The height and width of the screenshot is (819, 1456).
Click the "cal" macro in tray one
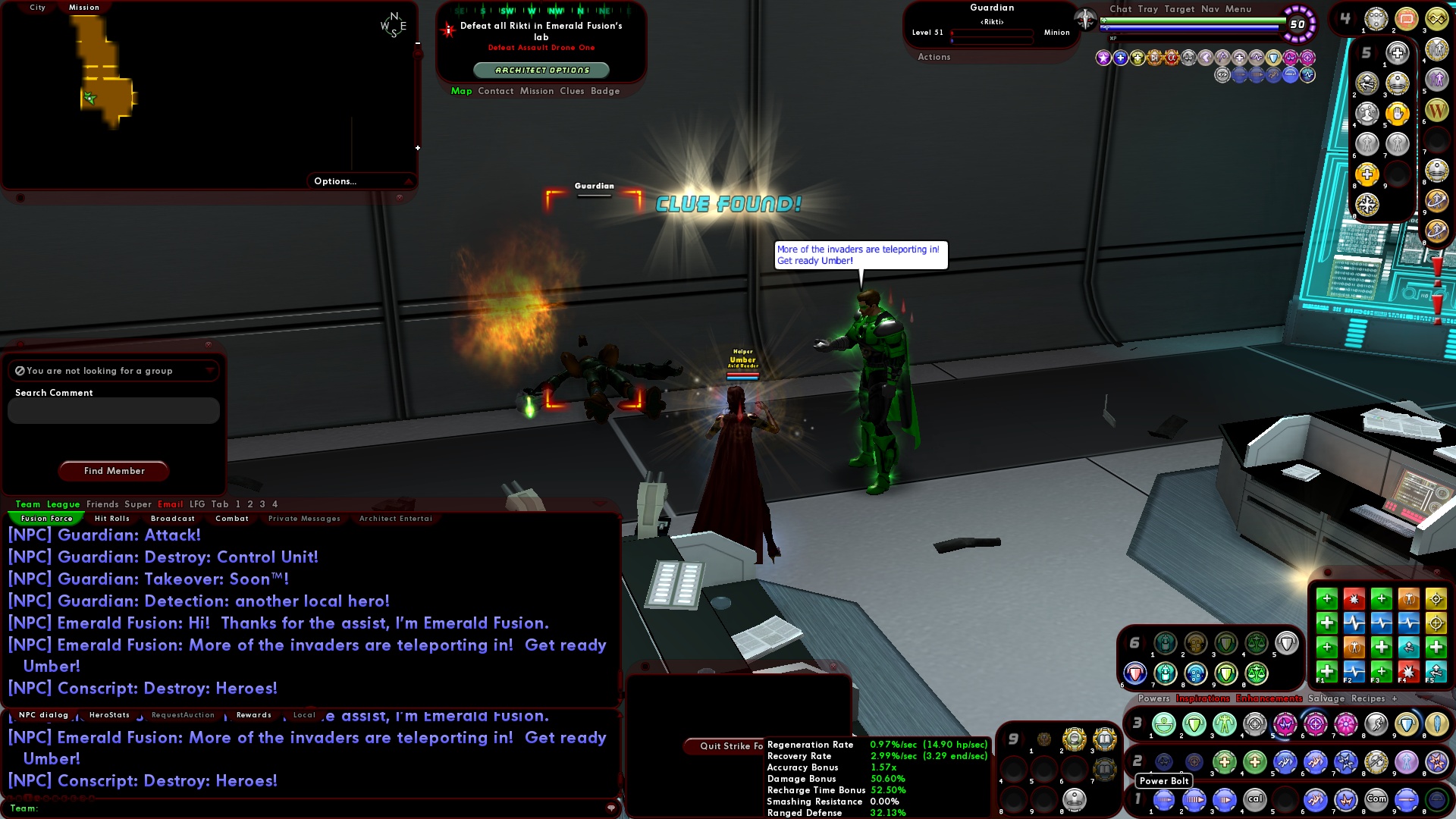click(1255, 799)
